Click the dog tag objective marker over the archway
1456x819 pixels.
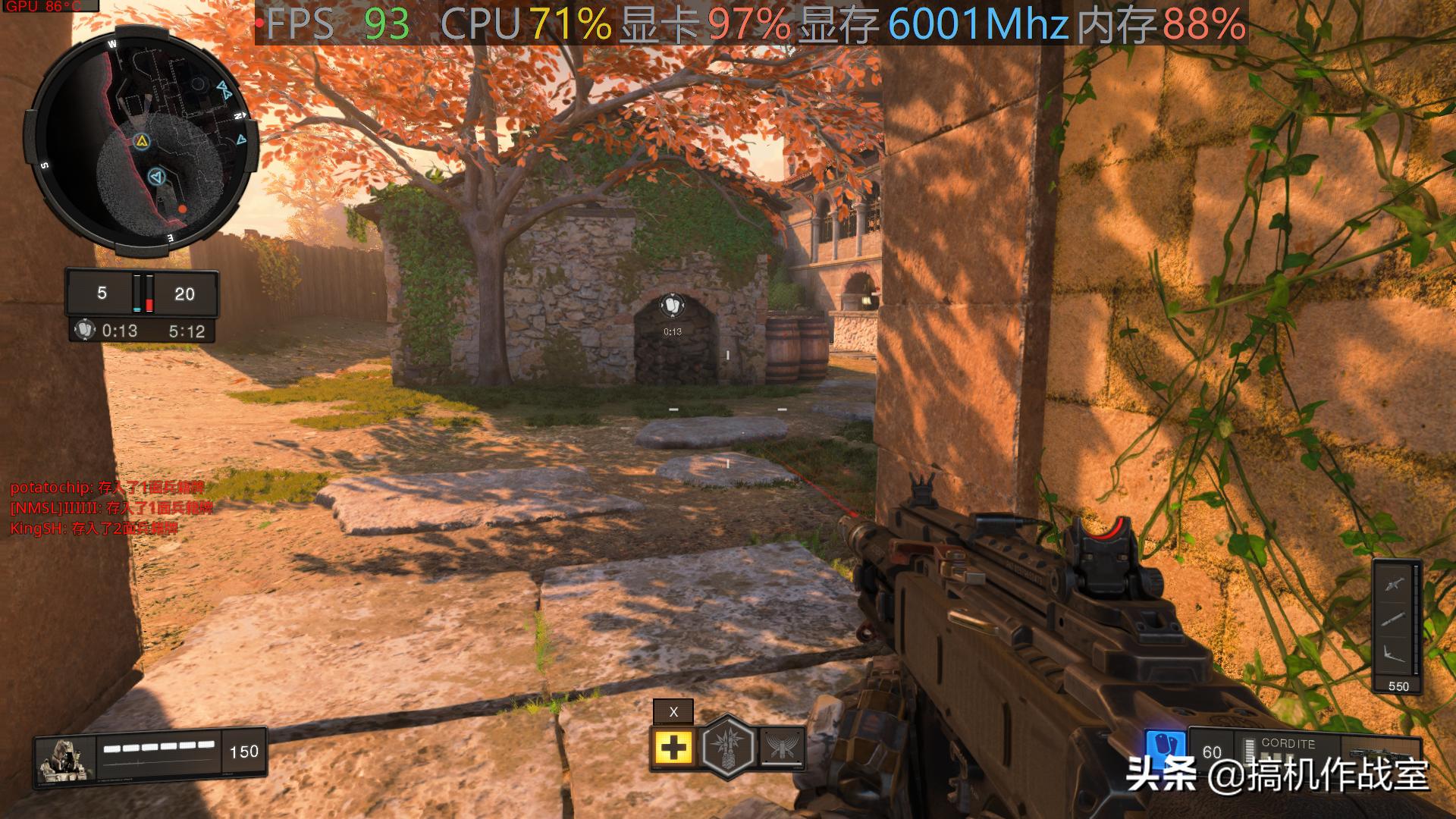pyautogui.click(x=672, y=305)
